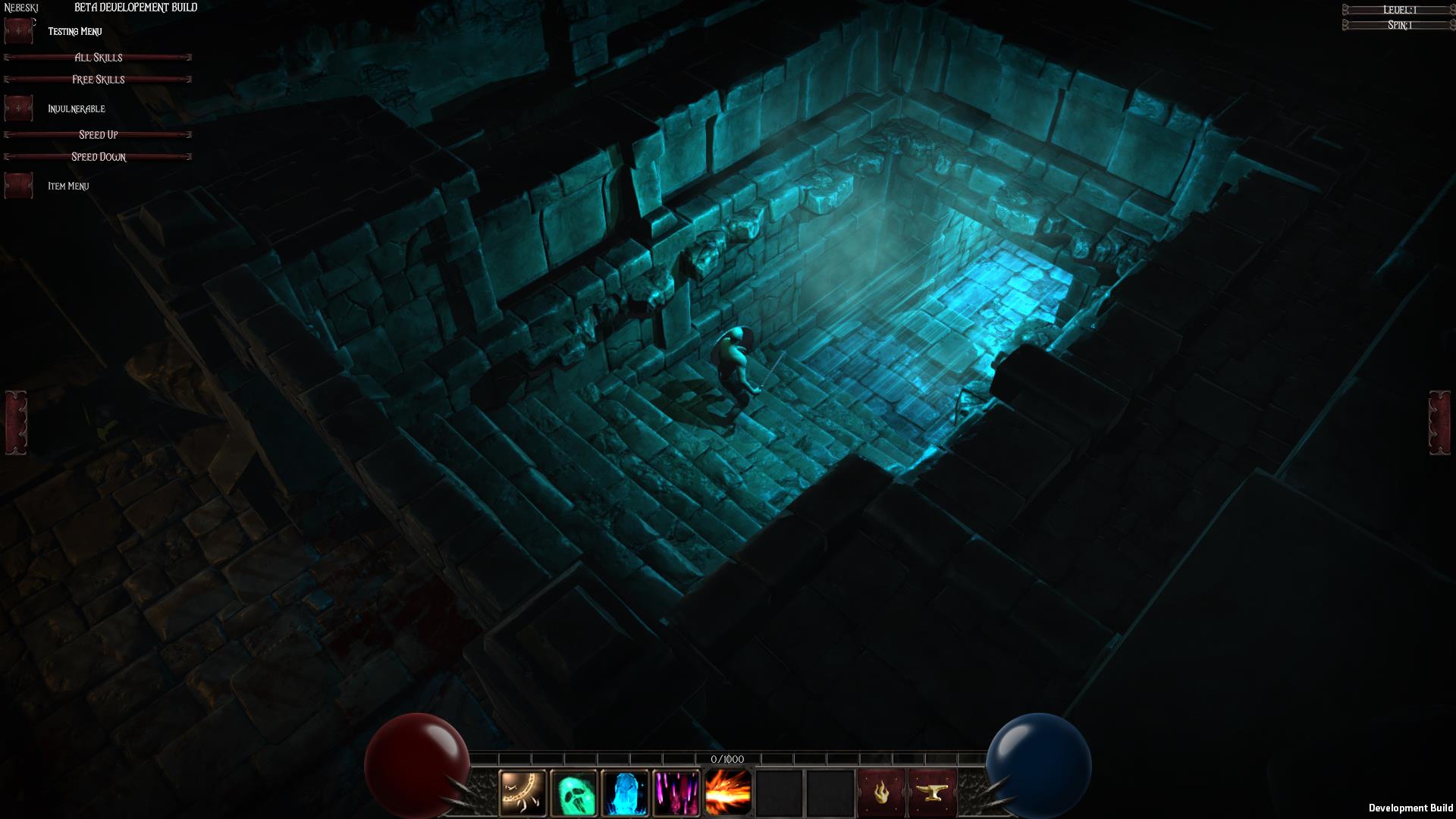Toggle Invulnerable mode via its book icon
Image resolution: width=1456 pixels, height=819 pixels.
point(18,108)
